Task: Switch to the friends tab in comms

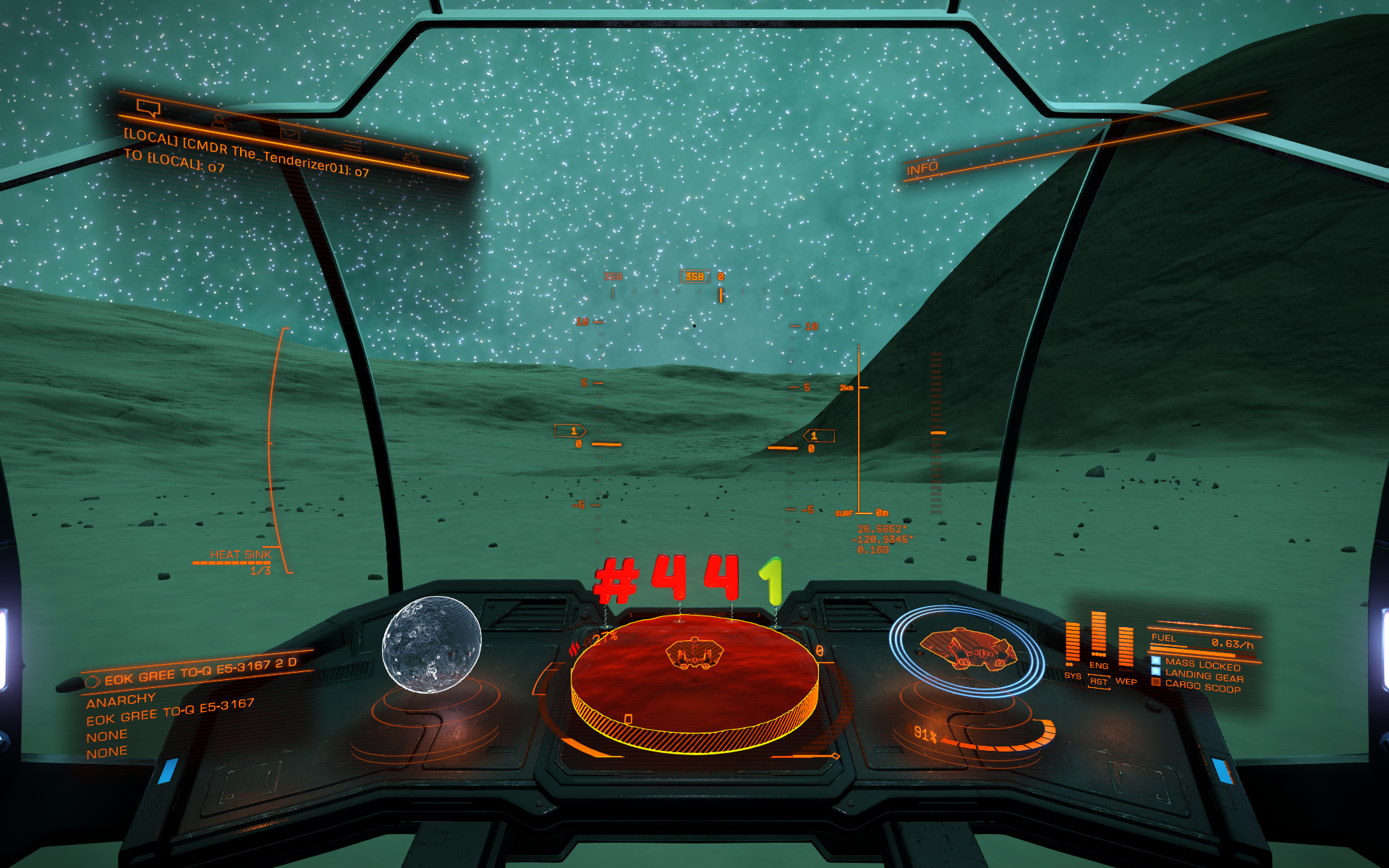Action: pos(221,122)
